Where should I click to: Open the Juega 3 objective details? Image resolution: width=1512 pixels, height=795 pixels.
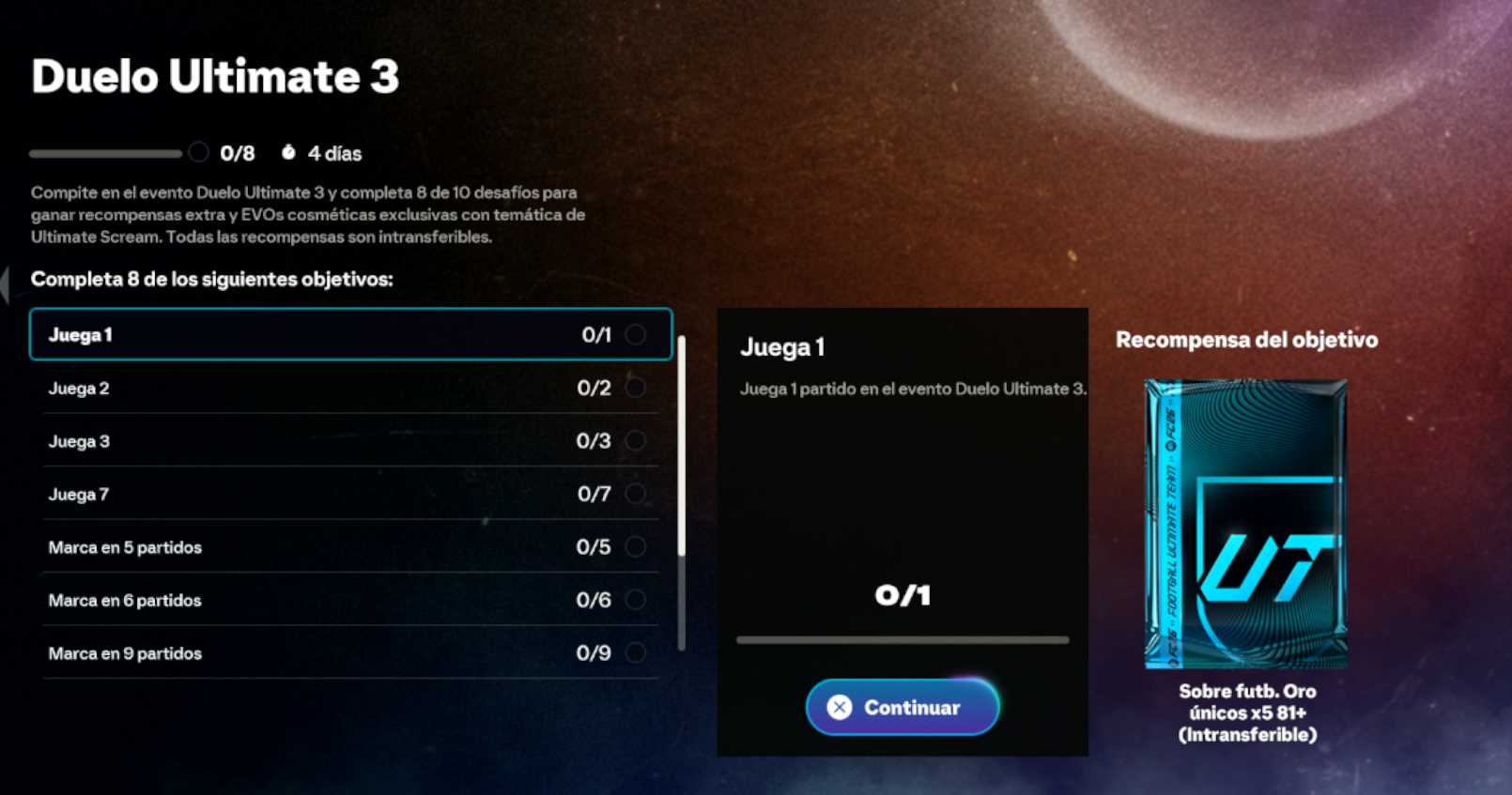(x=350, y=441)
